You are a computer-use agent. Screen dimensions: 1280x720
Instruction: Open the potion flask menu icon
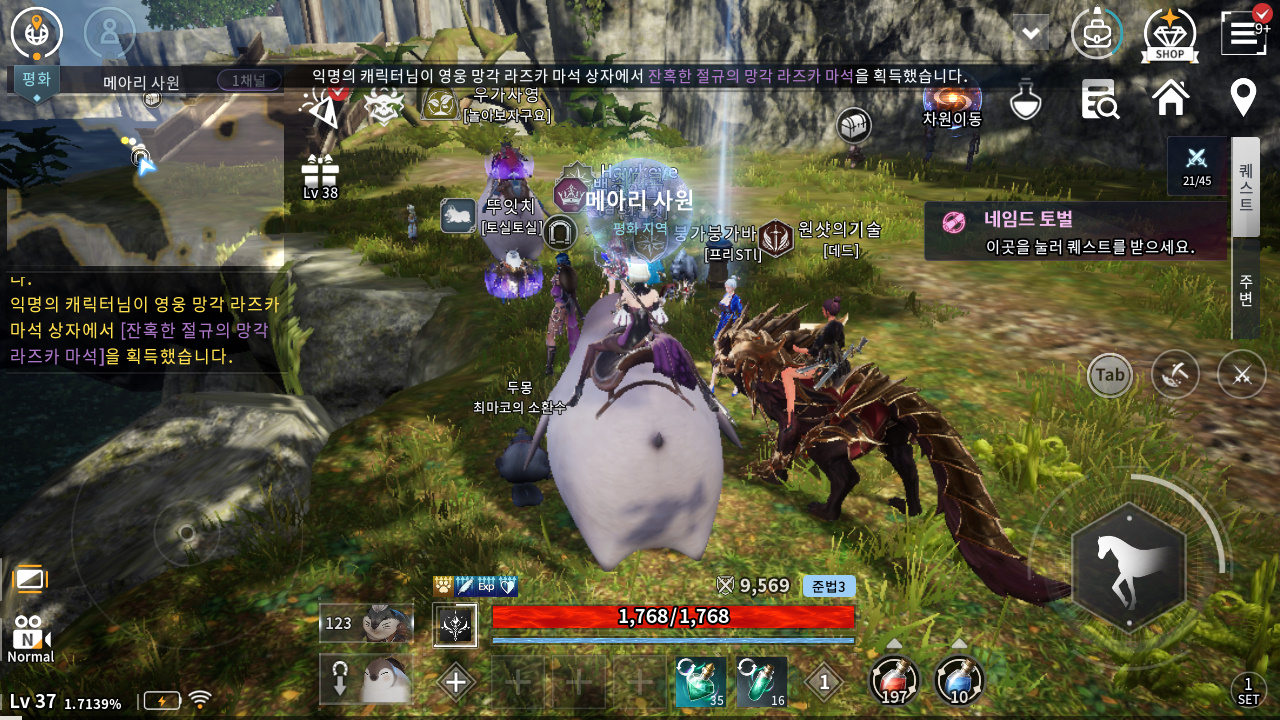point(1026,100)
